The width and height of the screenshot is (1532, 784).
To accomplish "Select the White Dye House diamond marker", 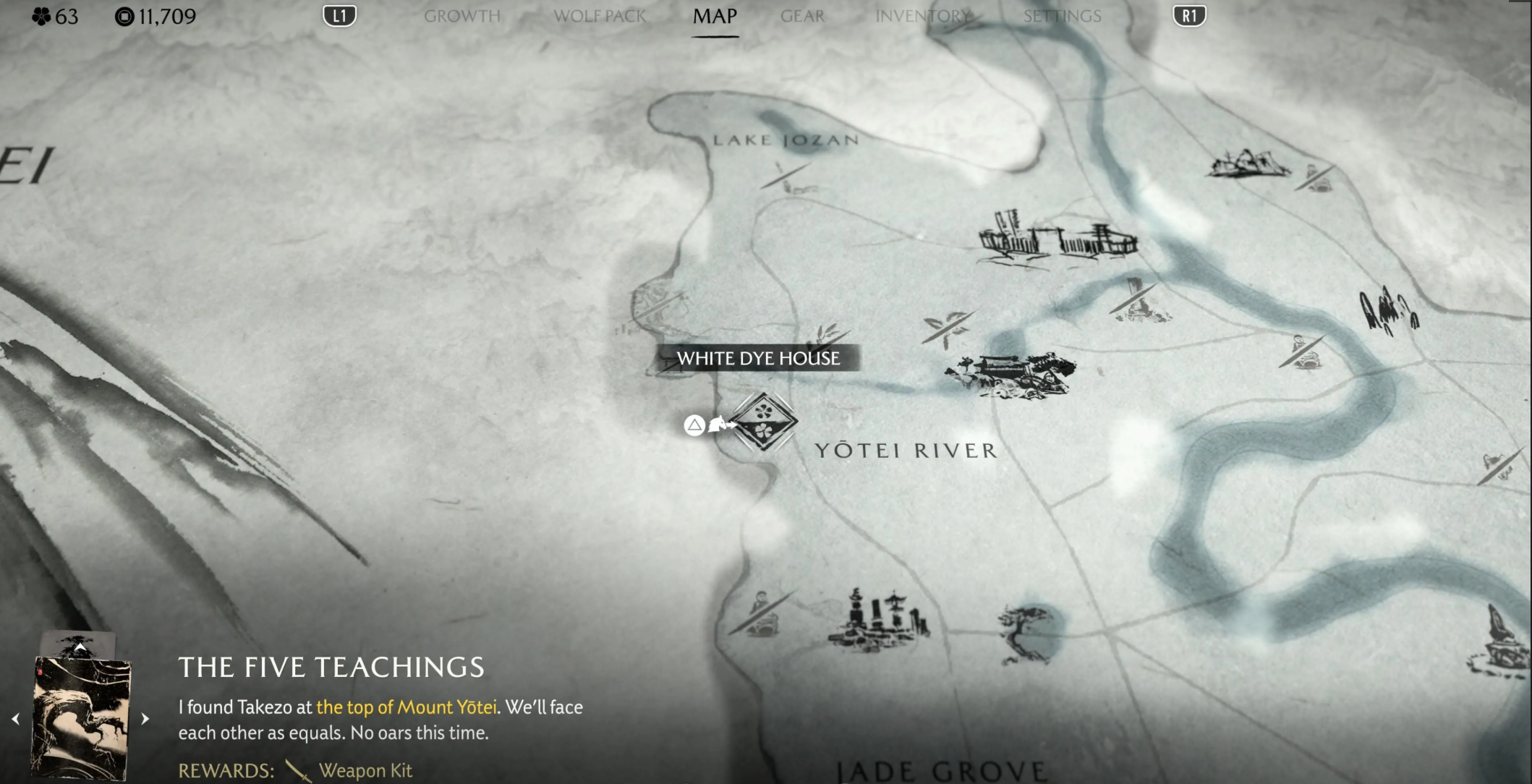I will point(764,422).
